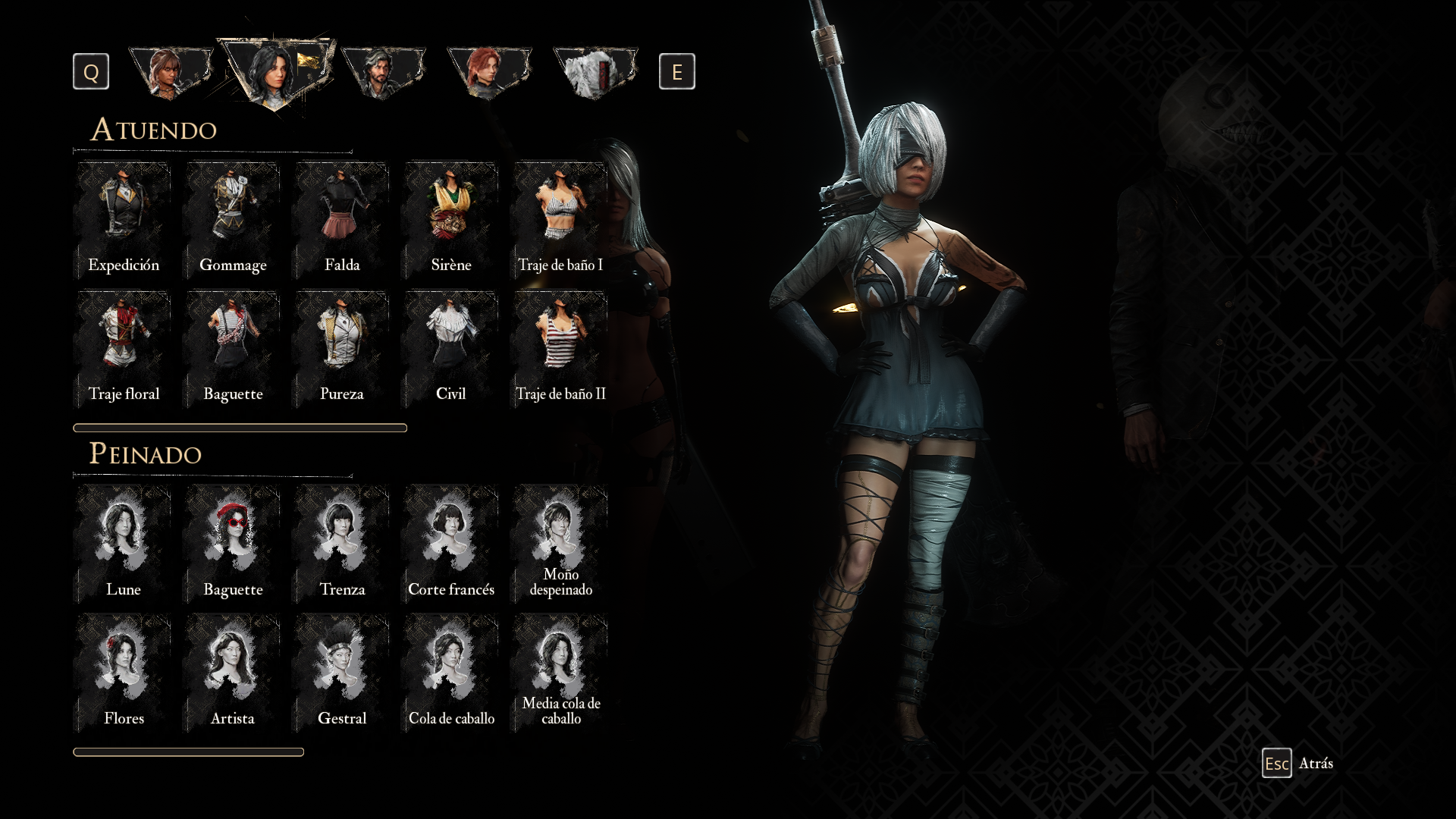Select the Moño despeinado hairstyle
1456x819 pixels.
tap(560, 544)
